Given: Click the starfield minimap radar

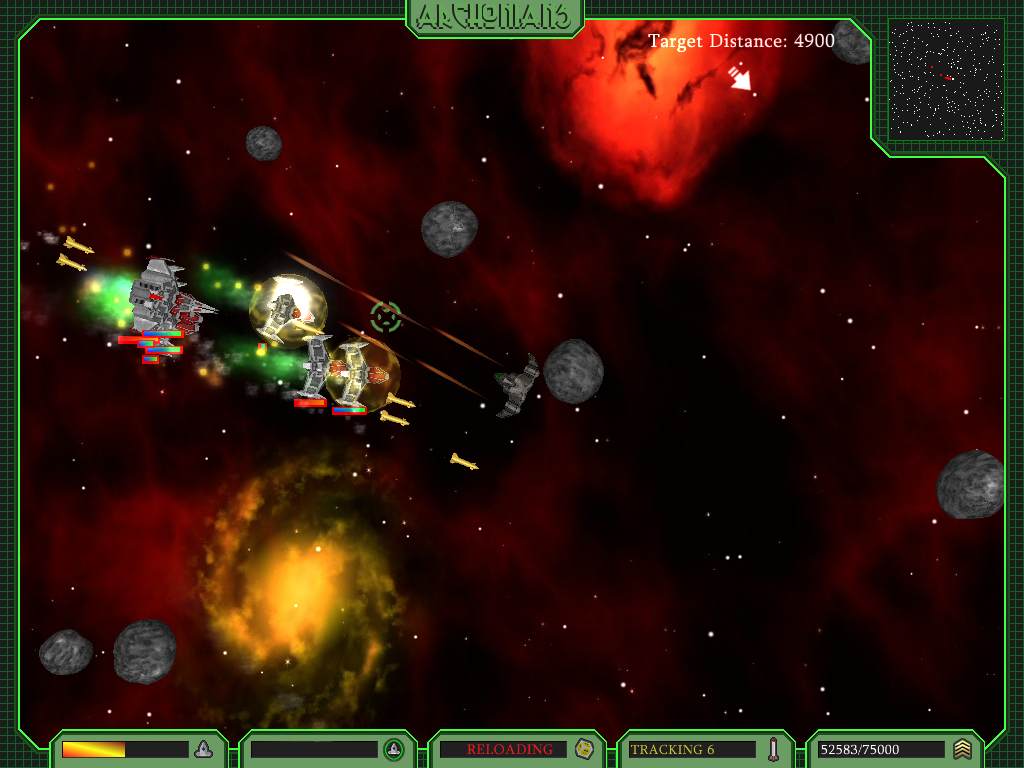Looking at the screenshot, I should 946,80.
